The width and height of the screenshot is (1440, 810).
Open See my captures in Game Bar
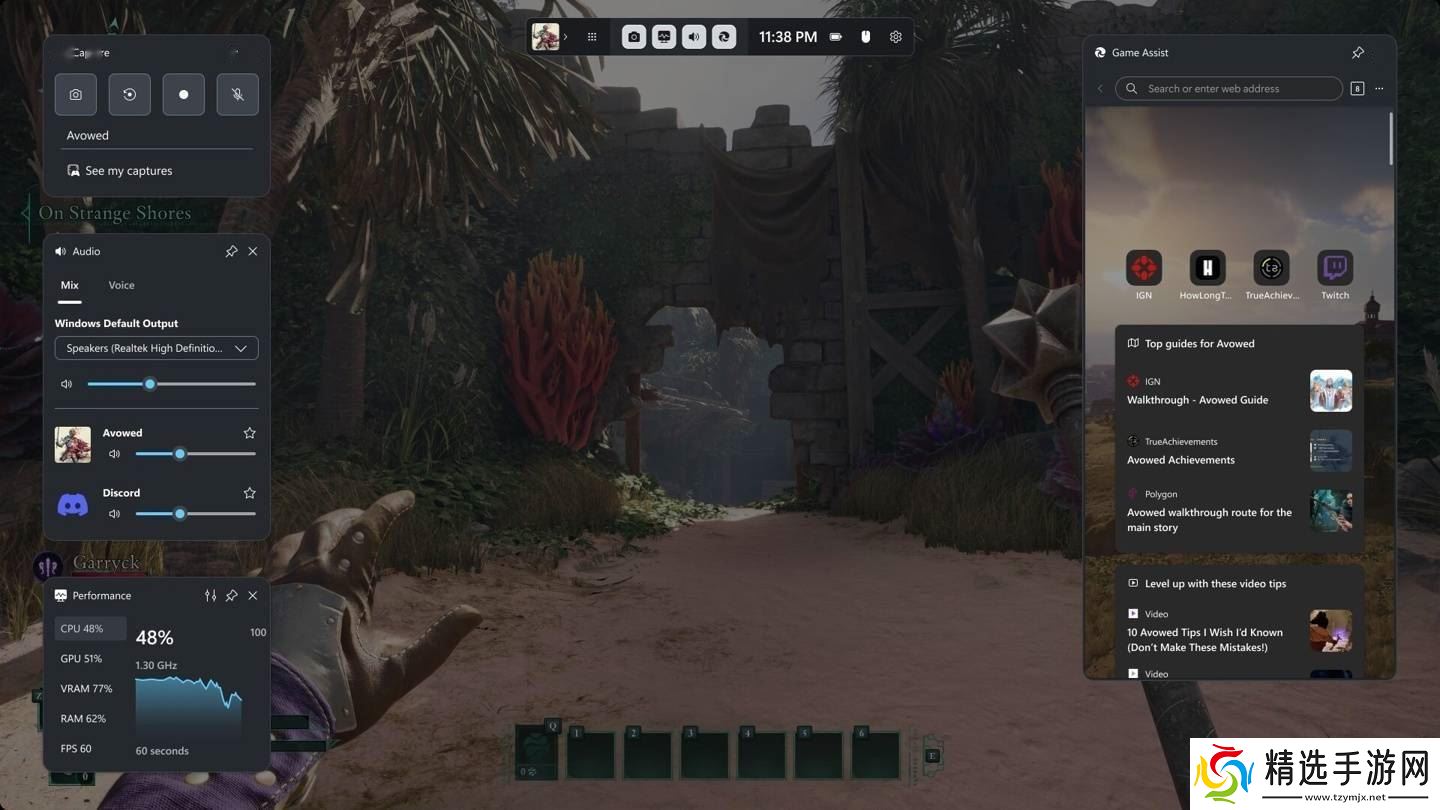coord(128,171)
